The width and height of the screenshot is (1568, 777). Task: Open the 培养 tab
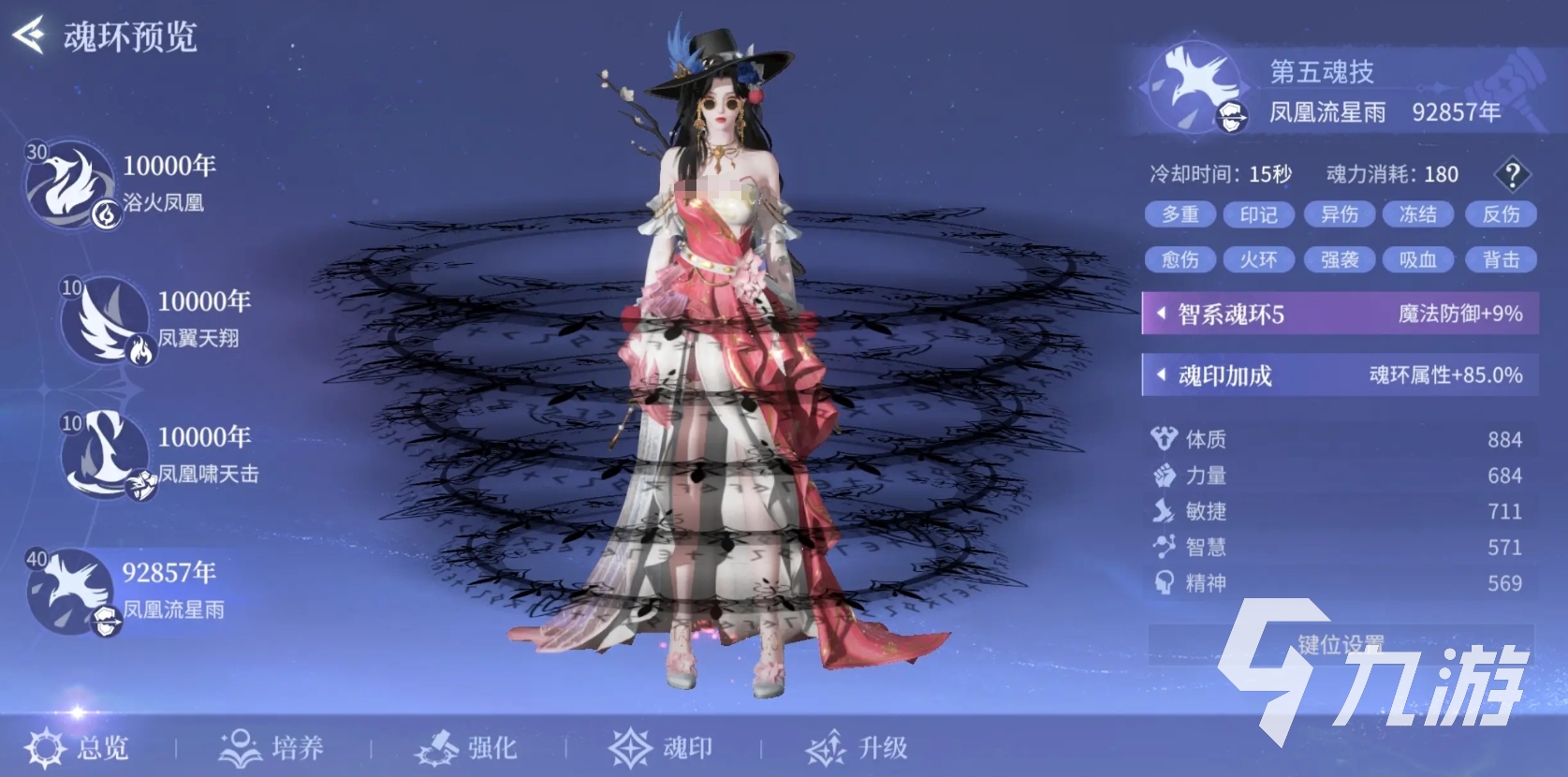(272, 747)
